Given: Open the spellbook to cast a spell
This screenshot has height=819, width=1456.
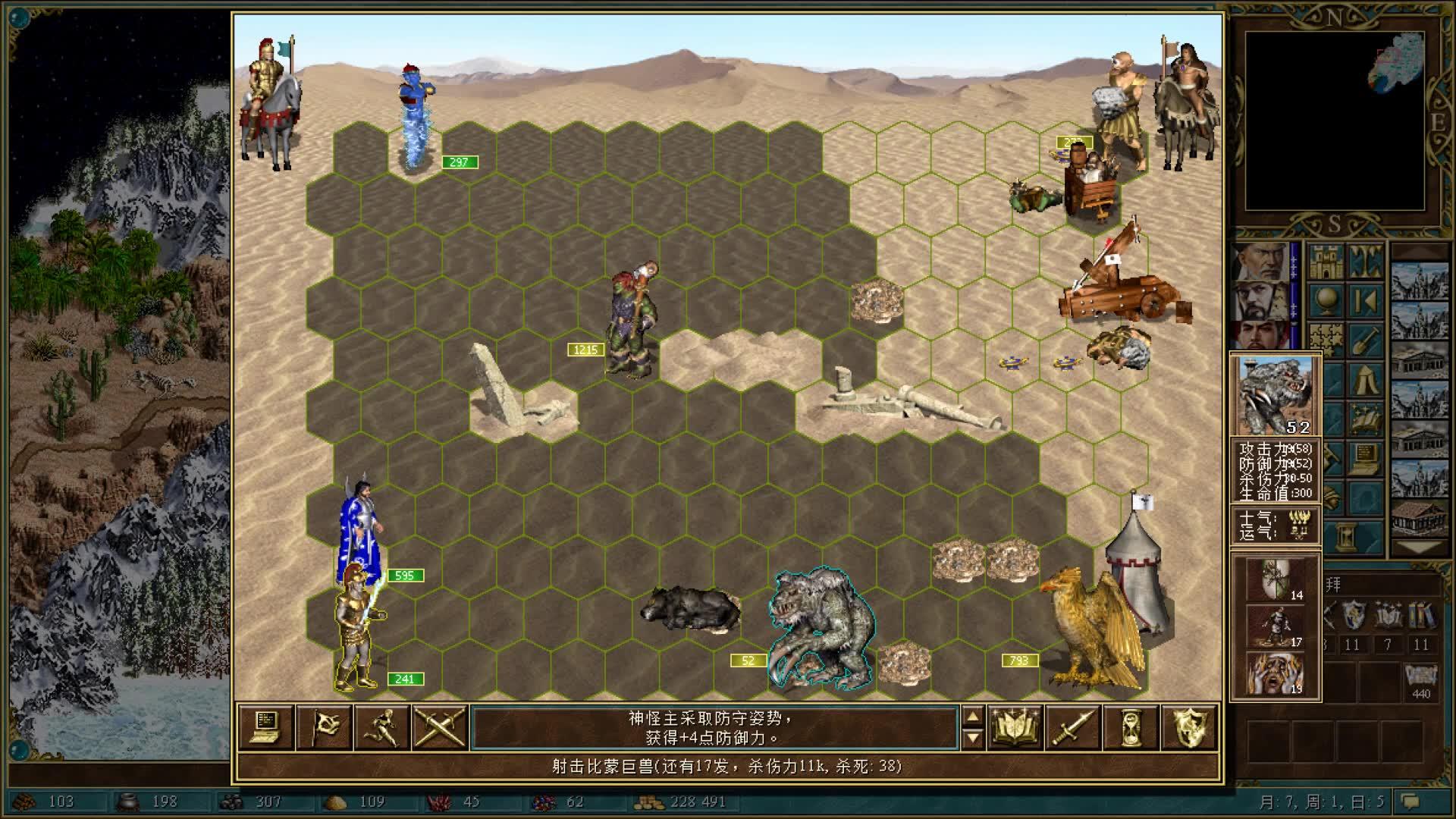Looking at the screenshot, I should click(x=1015, y=728).
